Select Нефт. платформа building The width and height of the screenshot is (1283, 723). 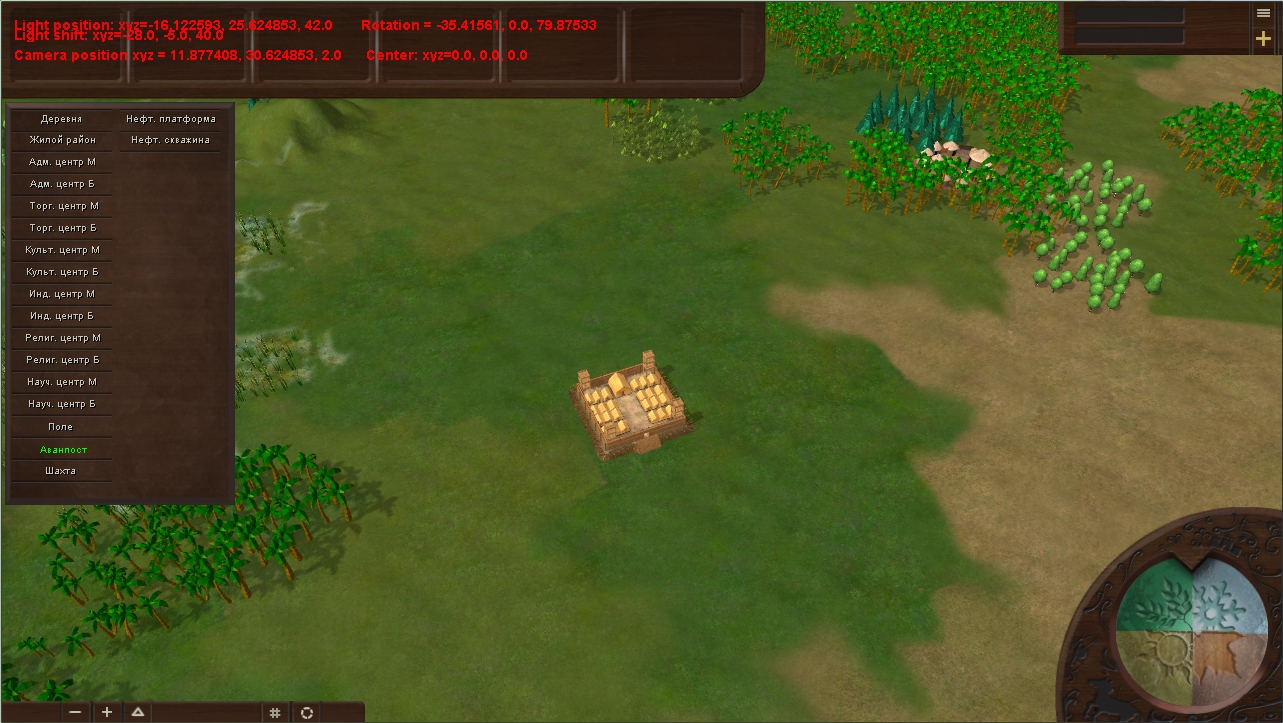click(x=170, y=119)
